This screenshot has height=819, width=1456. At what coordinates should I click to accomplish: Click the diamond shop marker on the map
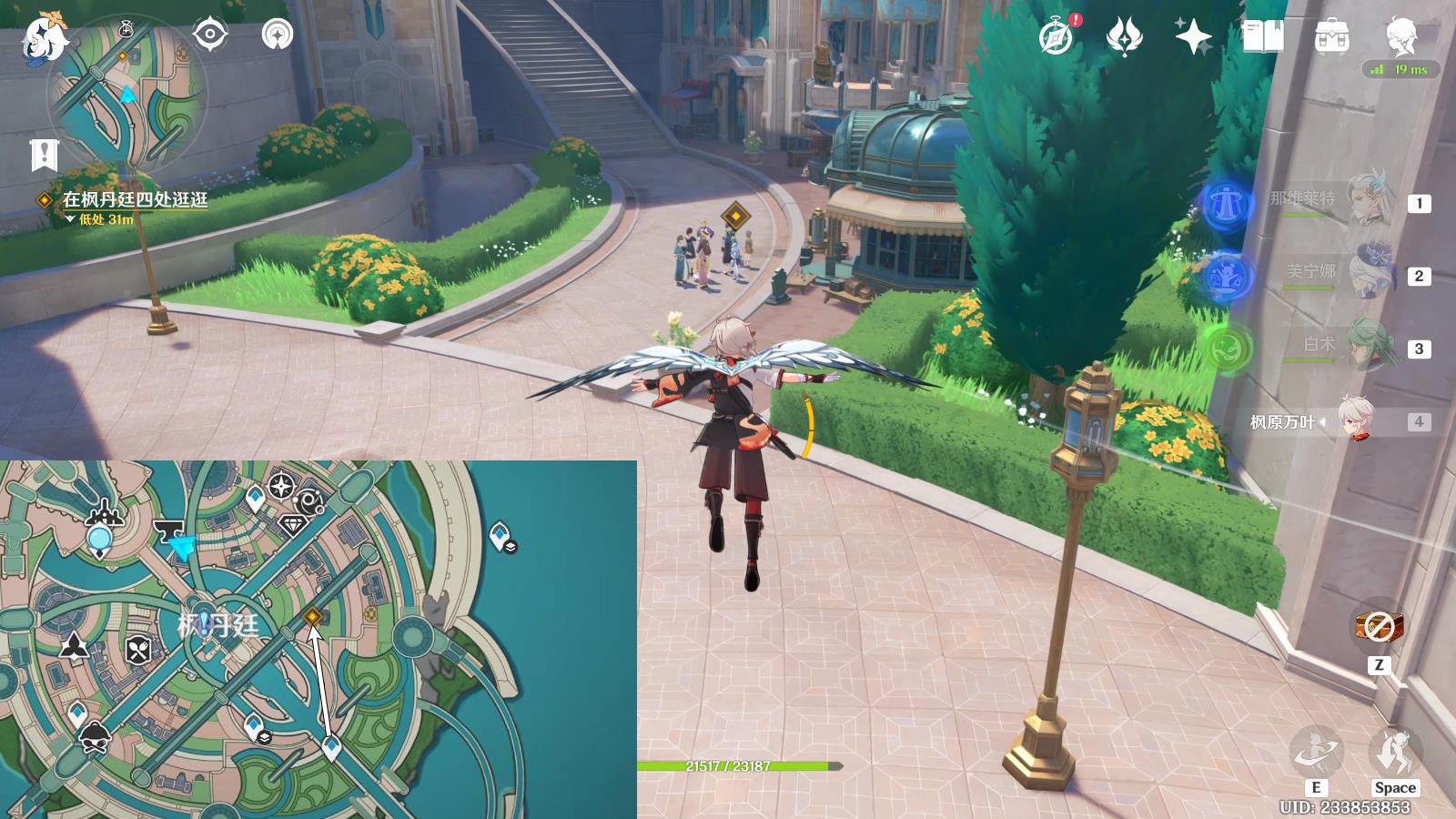coord(292,525)
